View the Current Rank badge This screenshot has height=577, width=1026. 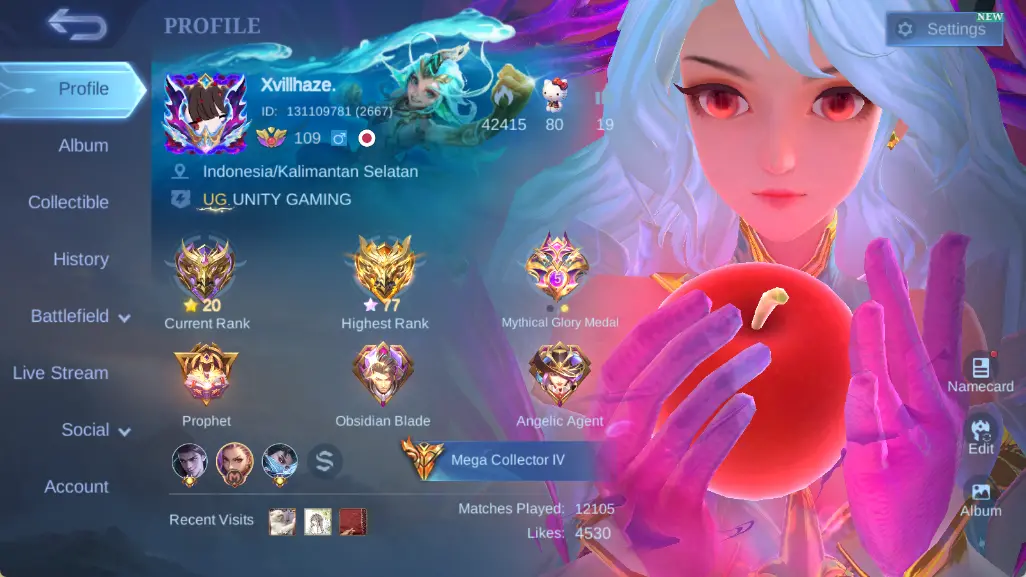click(206, 267)
